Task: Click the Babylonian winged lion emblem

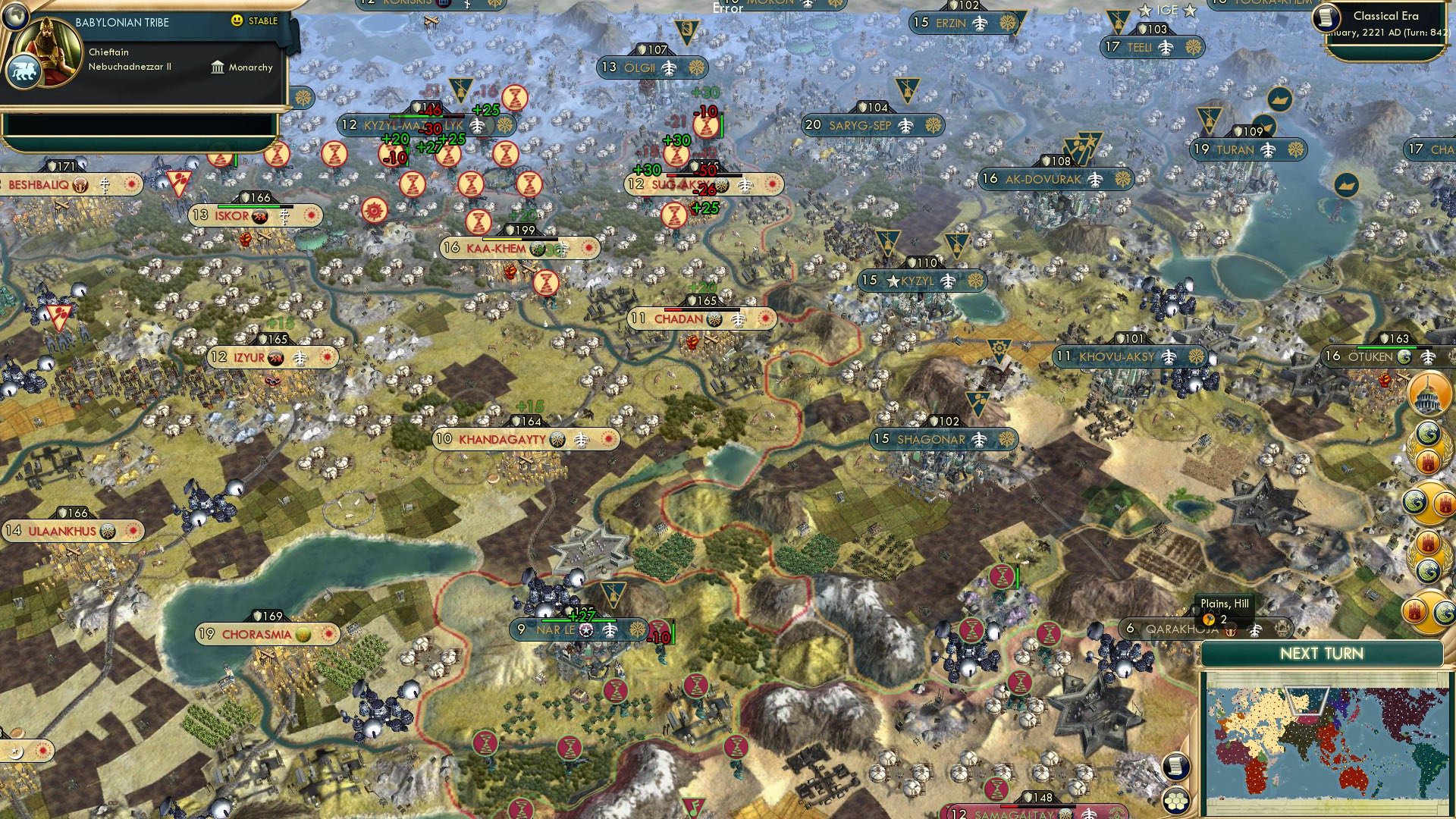Action: [x=23, y=73]
